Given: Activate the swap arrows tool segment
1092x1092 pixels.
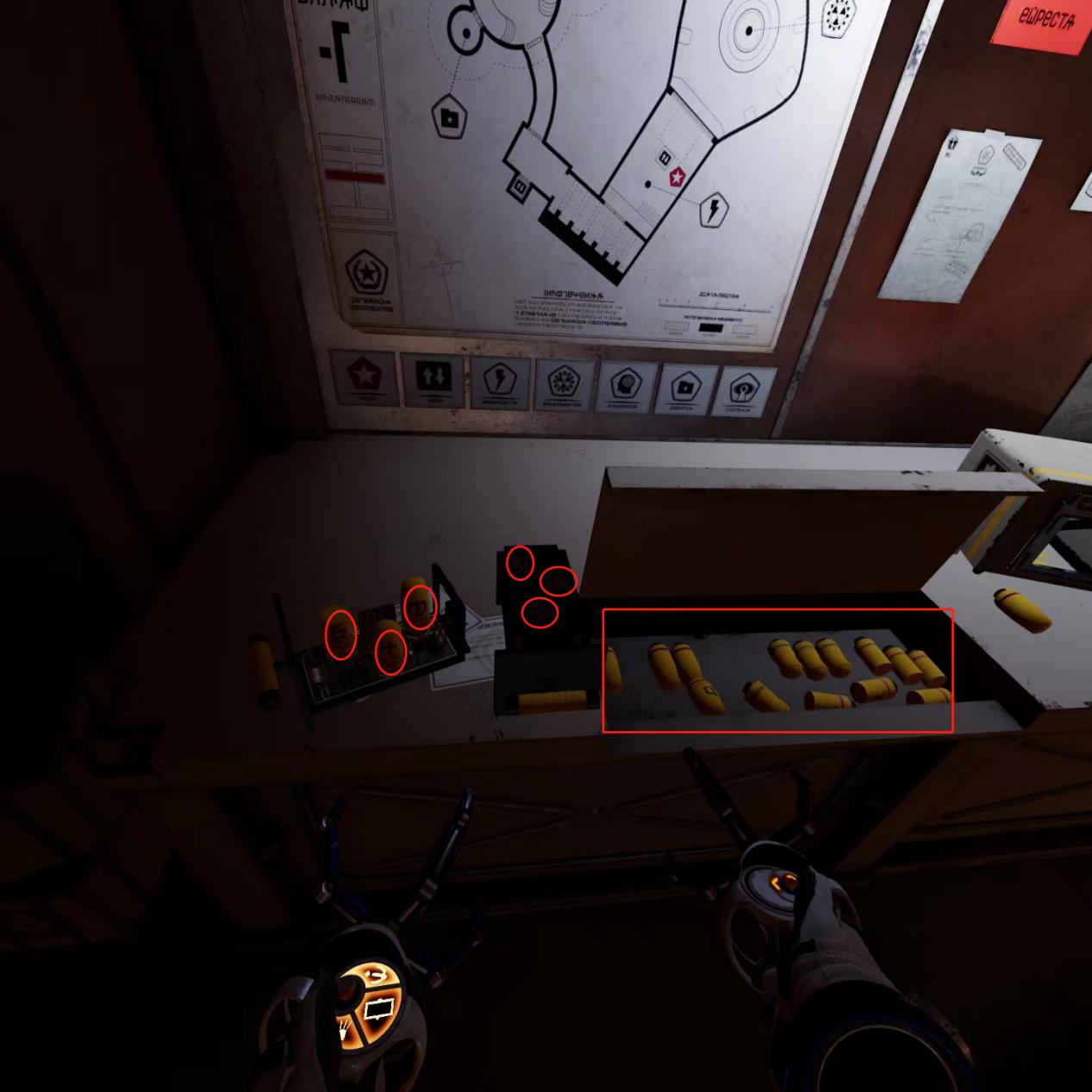Looking at the screenshot, I should point(375,974).
